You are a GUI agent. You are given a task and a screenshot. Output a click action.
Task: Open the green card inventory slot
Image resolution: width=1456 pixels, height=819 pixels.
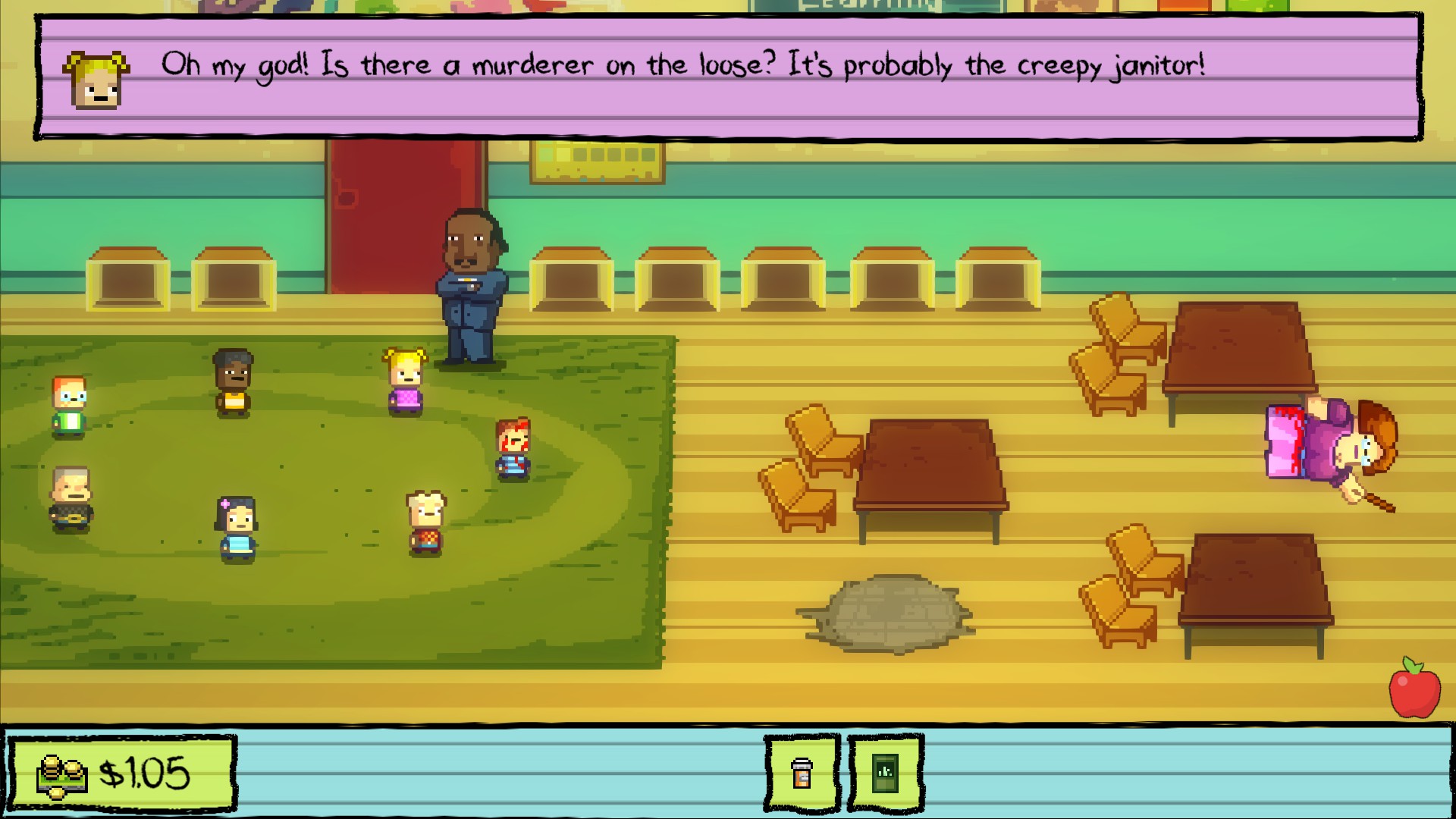[886, 773]
